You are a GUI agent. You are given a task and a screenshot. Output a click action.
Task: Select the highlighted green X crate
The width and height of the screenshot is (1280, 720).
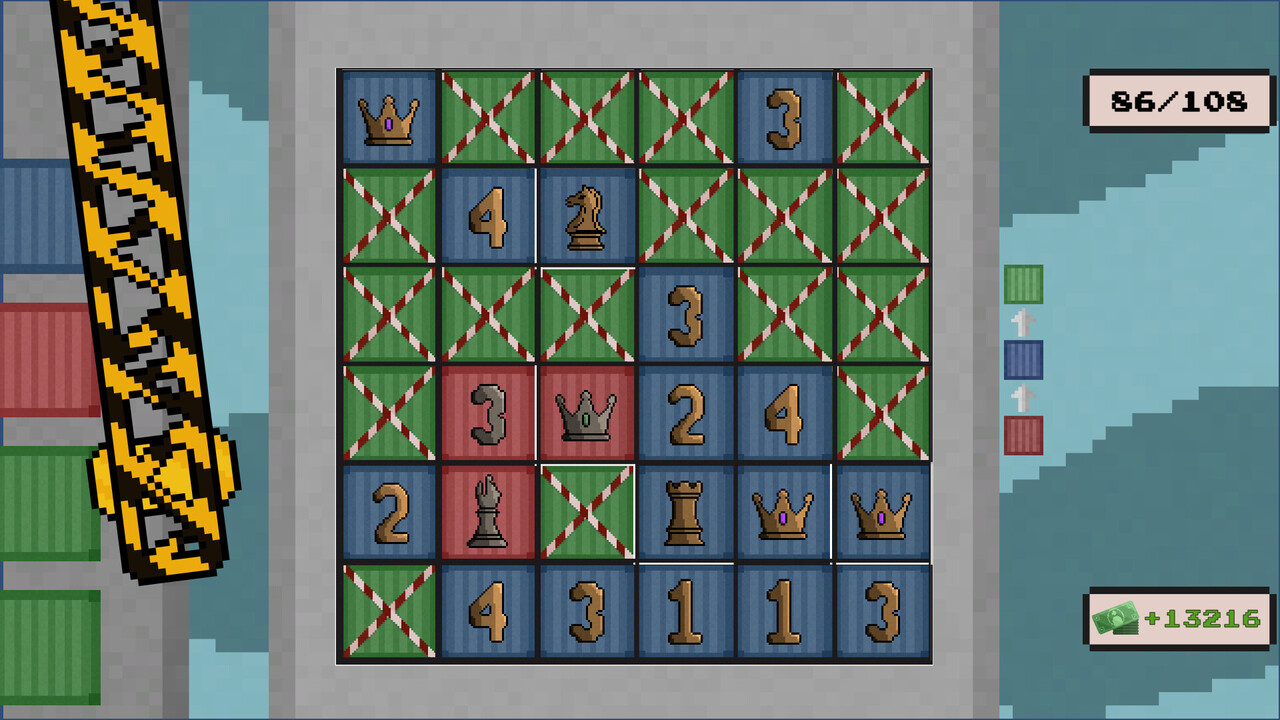point(586,513)
